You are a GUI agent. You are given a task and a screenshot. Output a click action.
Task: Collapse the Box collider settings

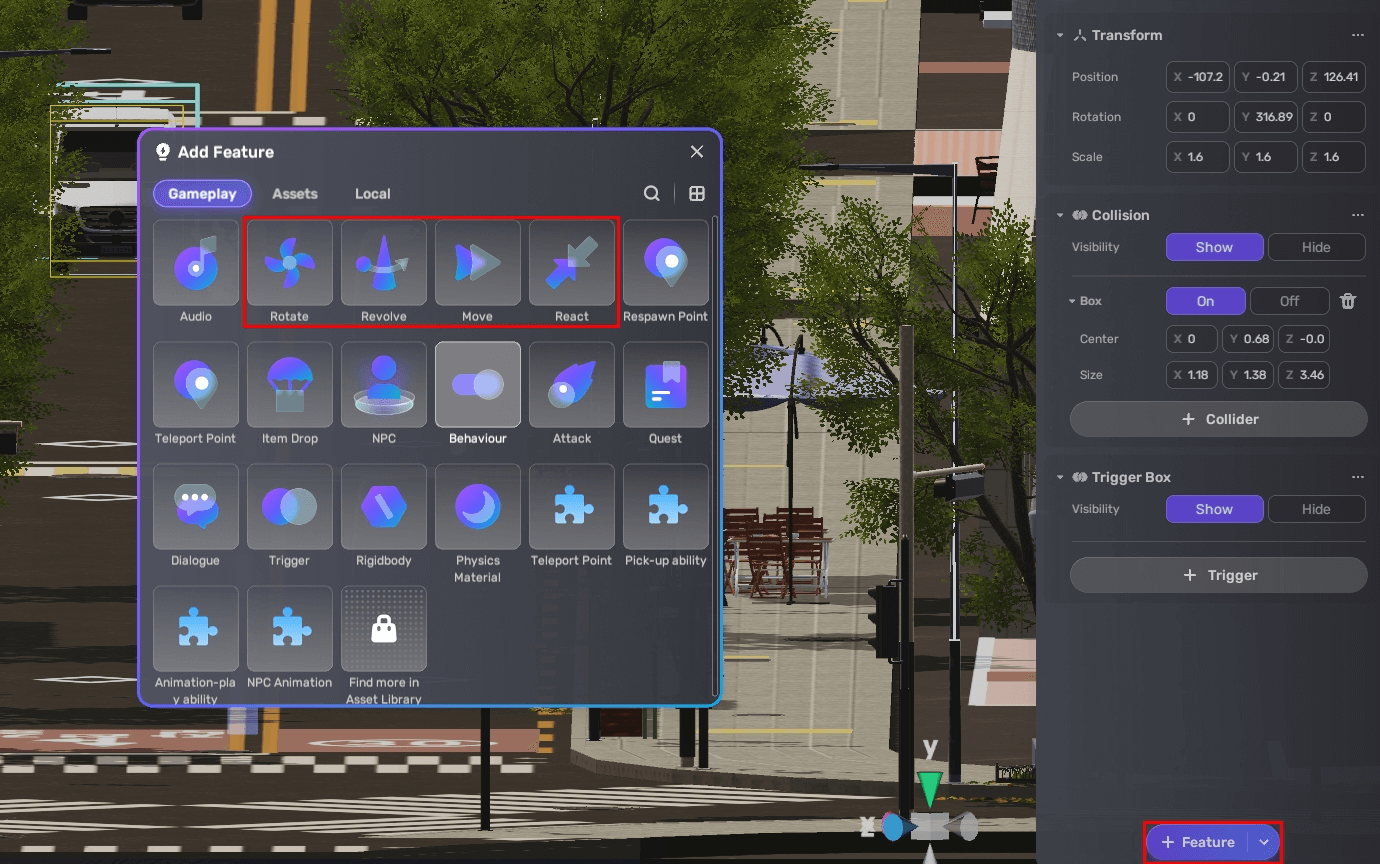click(x=1071, y=300)
